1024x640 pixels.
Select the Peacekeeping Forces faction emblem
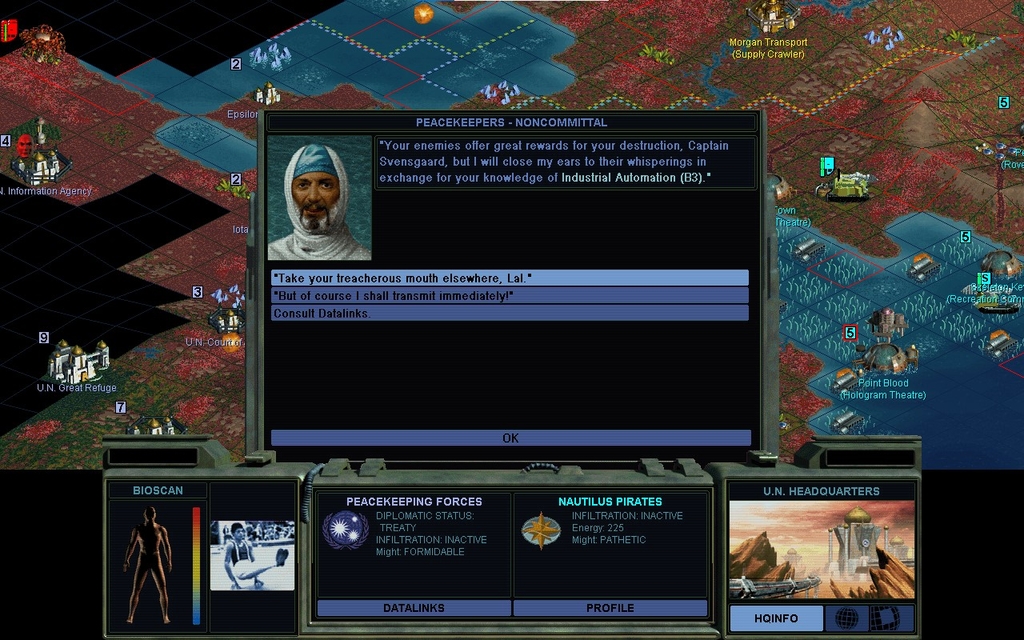[344, 529]
